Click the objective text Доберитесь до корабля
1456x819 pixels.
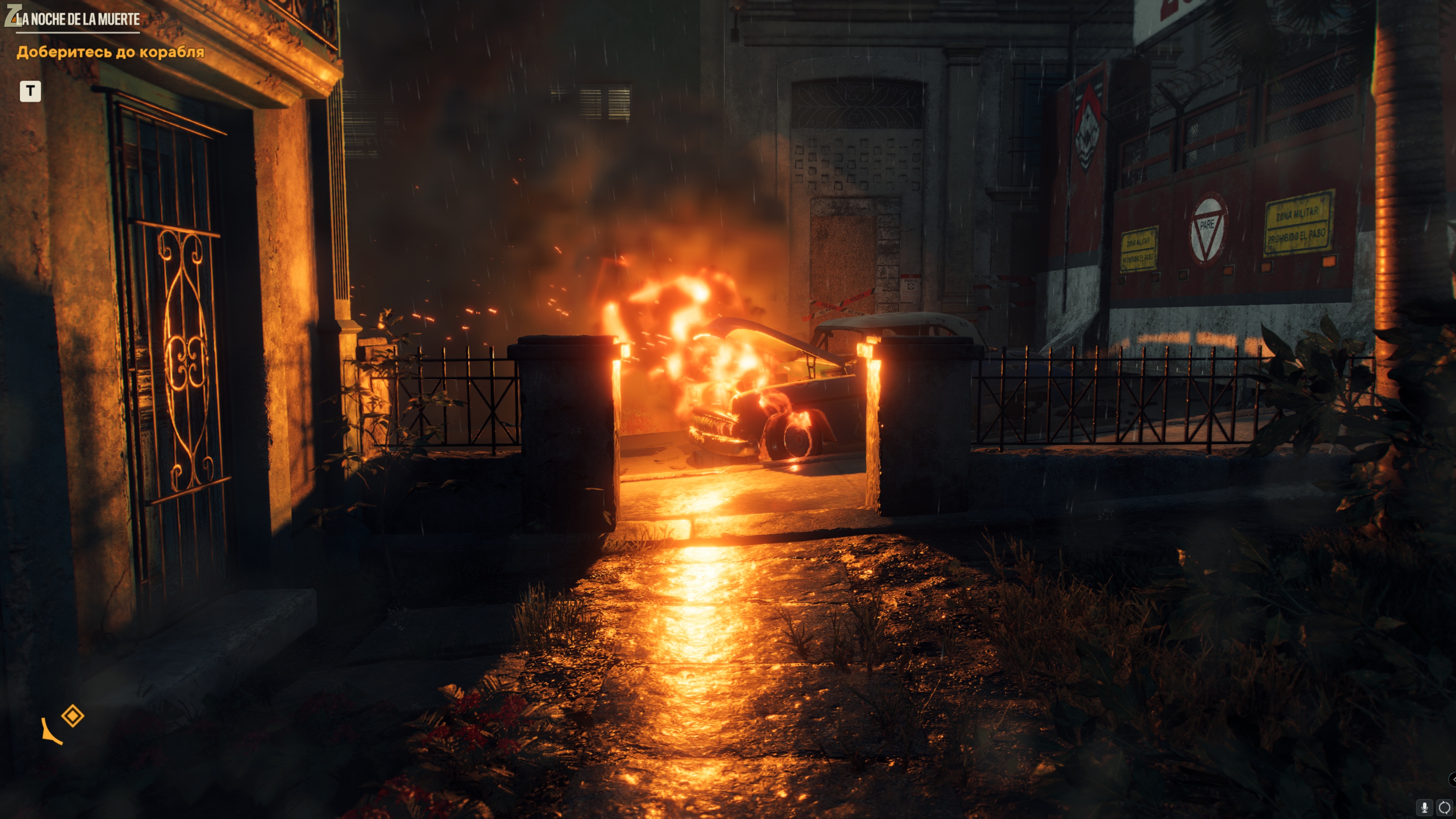pyautogui.click(x=110, y=52)
